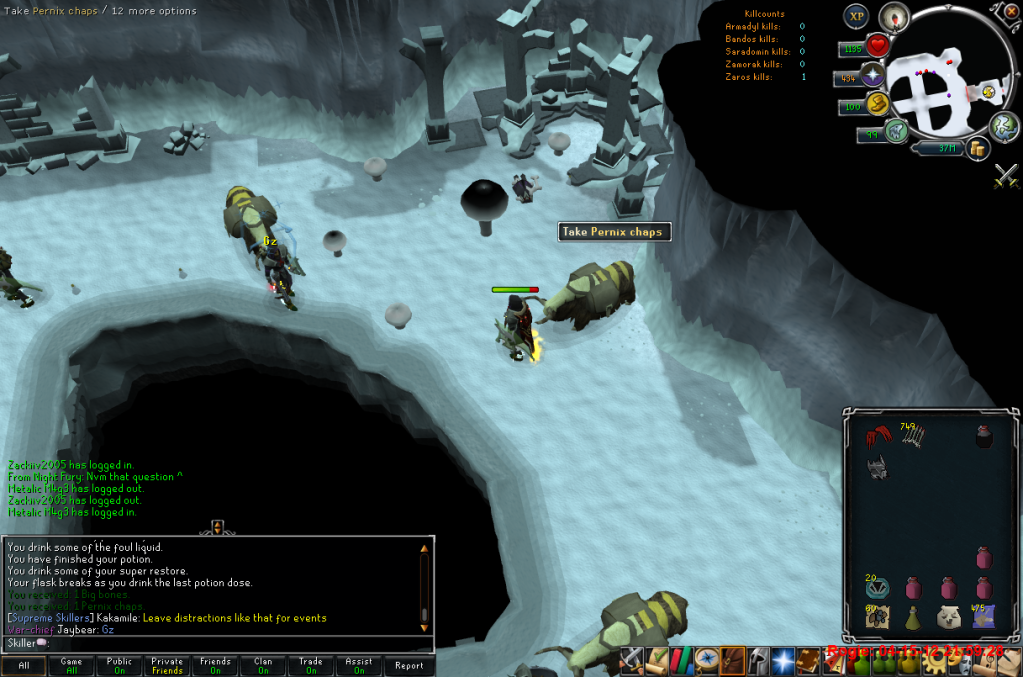The height and width of the screenshot is (677, 1023).
Task: Switch chat filter to All
Action: click(x=24, y=665)
